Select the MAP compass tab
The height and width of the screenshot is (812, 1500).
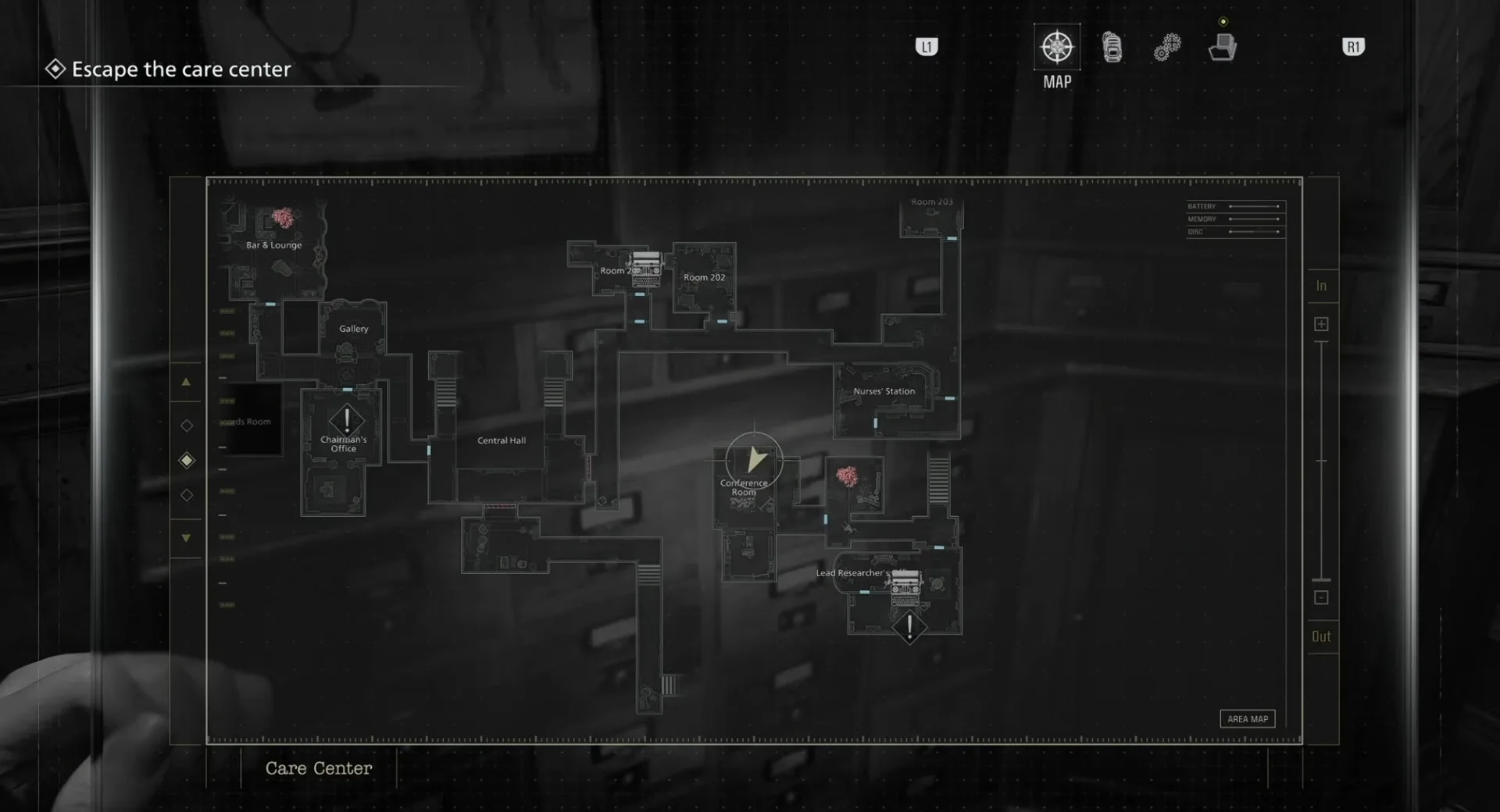pyautogui.click(x=1057, y=47)
